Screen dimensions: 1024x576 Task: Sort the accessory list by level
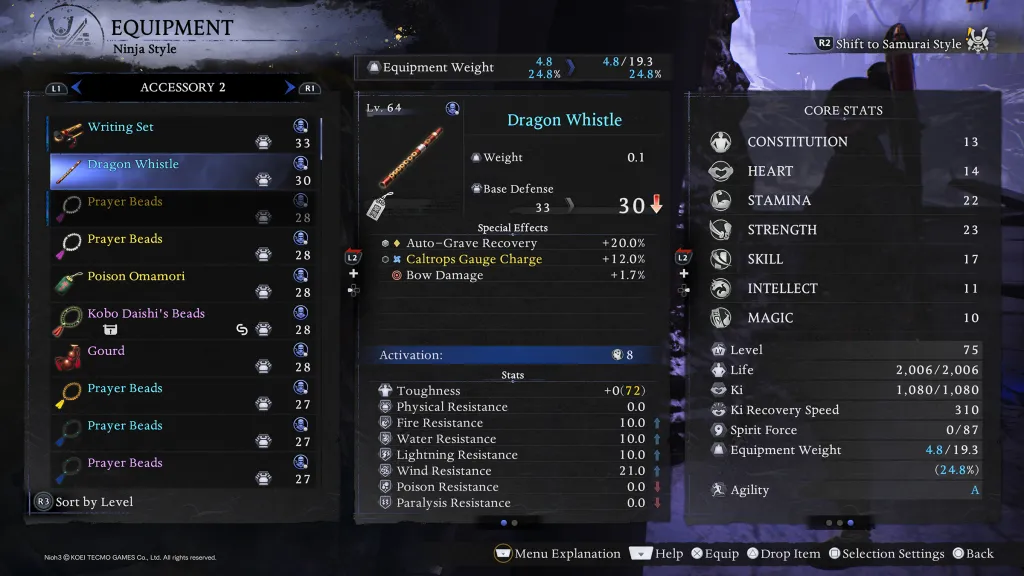94,502
